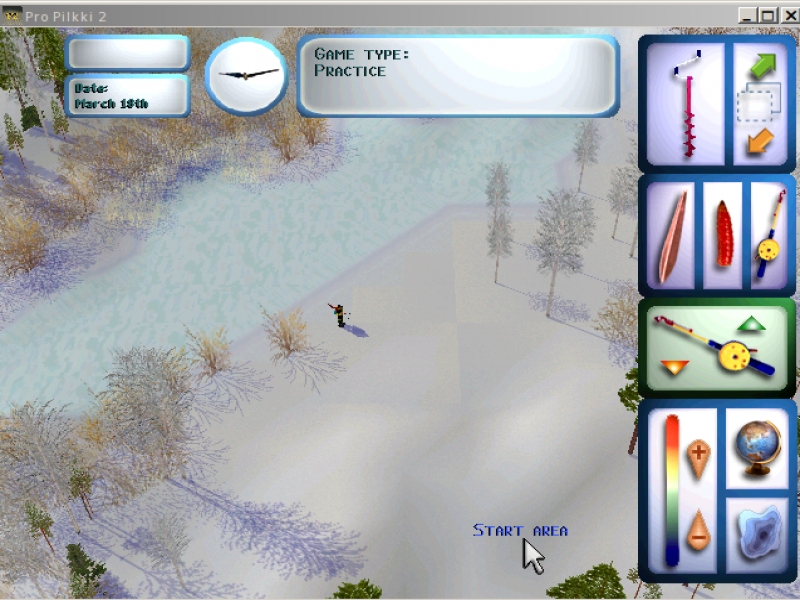The height and width of the screenshot is (600, 800).
Task: Click the Game type info panel
Action: click(x=458, y=76)
